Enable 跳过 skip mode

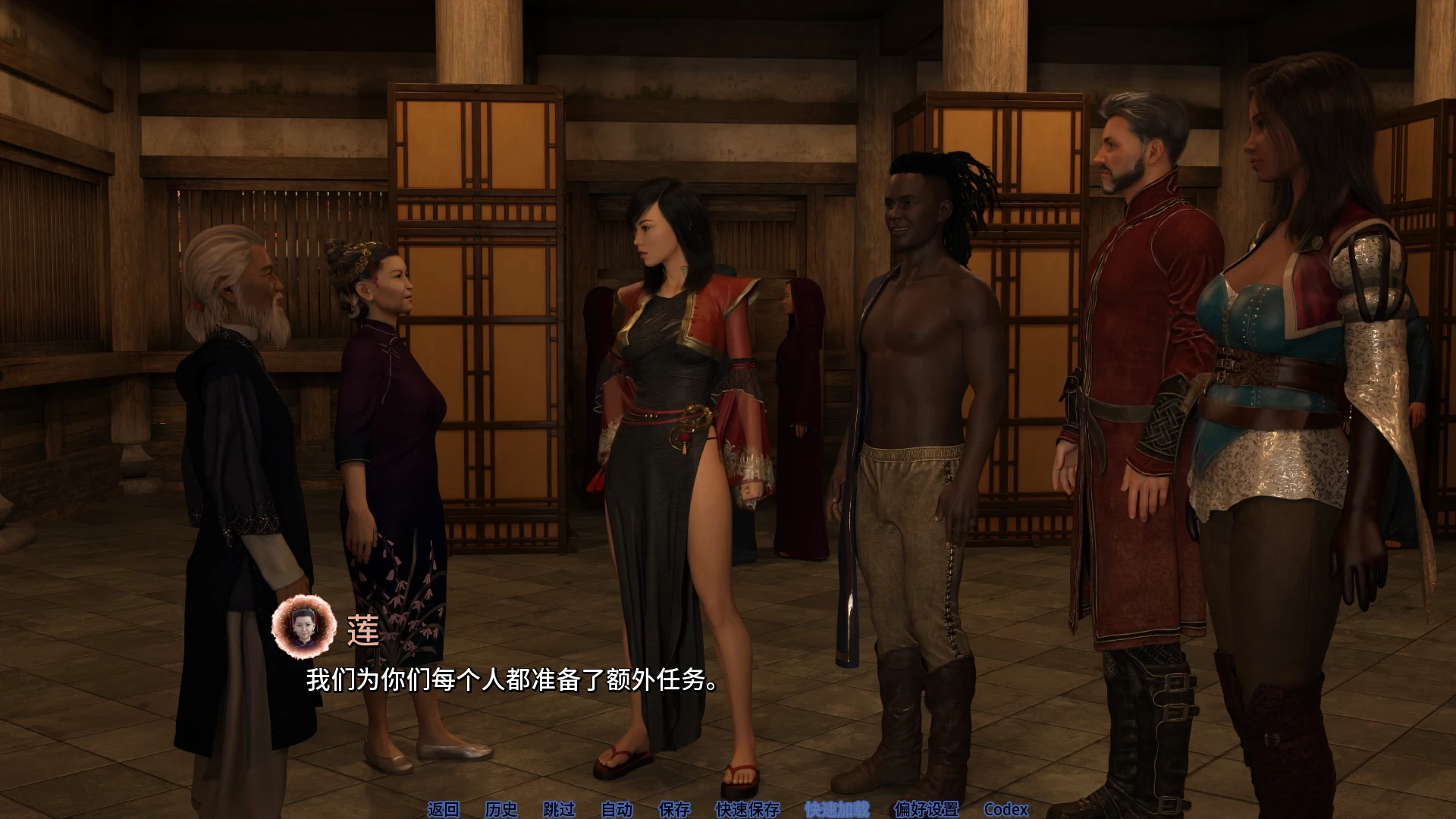click(559, 811)
